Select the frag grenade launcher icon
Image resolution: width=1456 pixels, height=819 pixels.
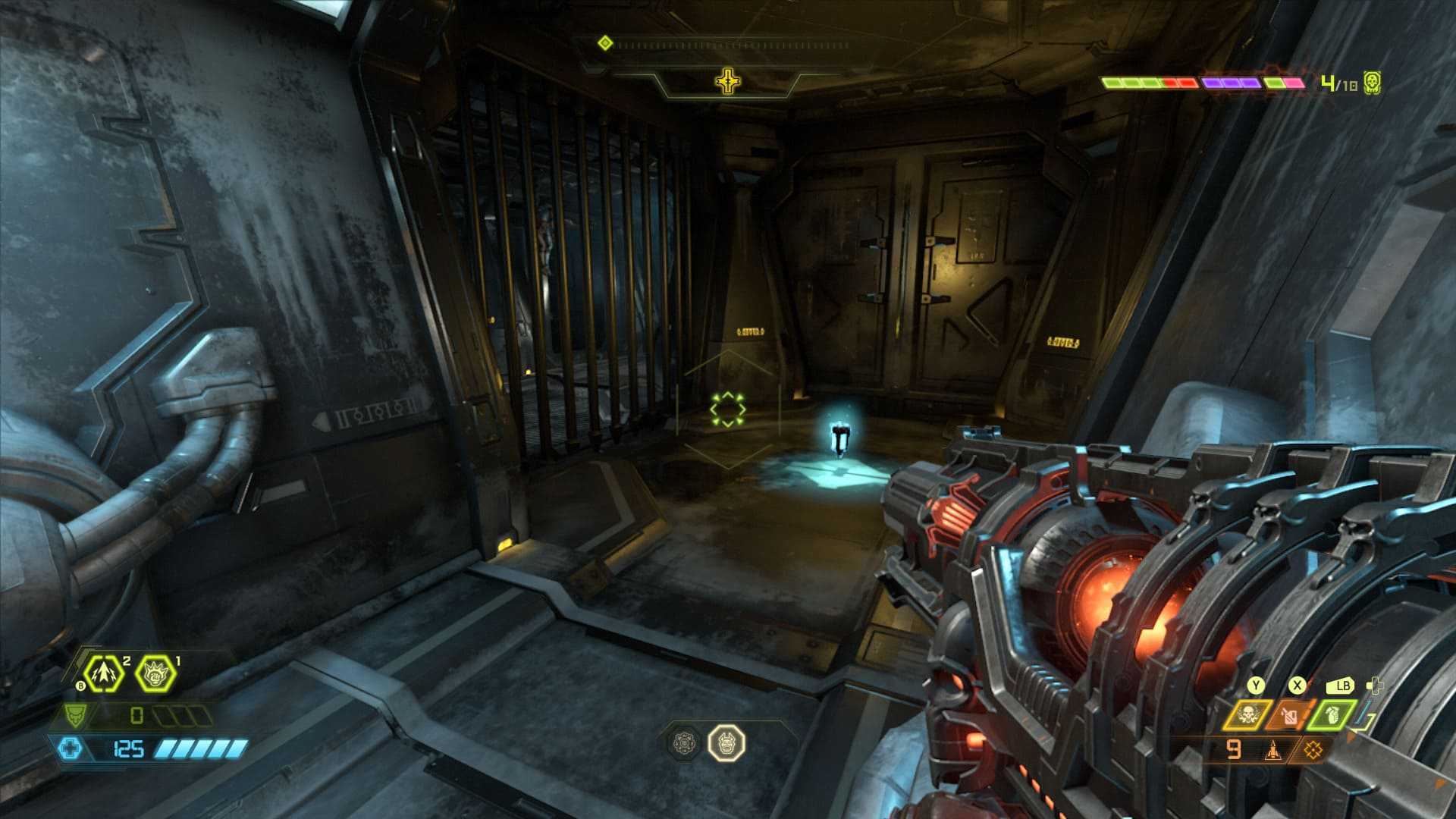click(103, 673)
